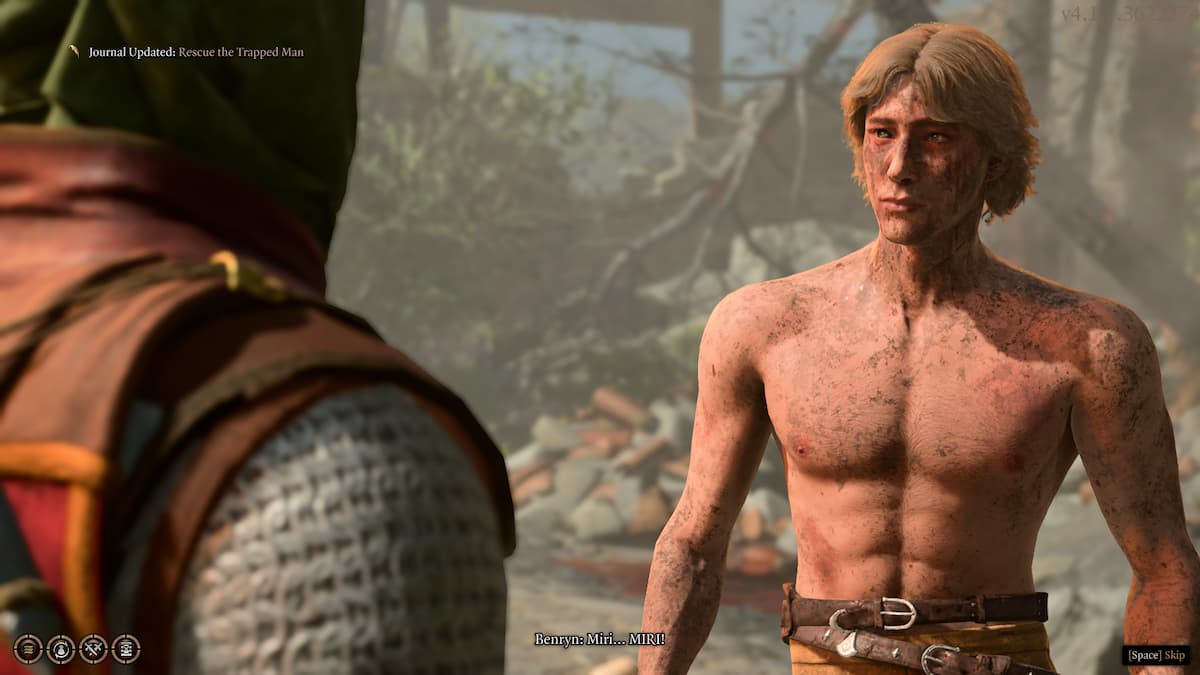Open the Journal Updated quest notification
The image size is (1200, 675).
(195, 52)
